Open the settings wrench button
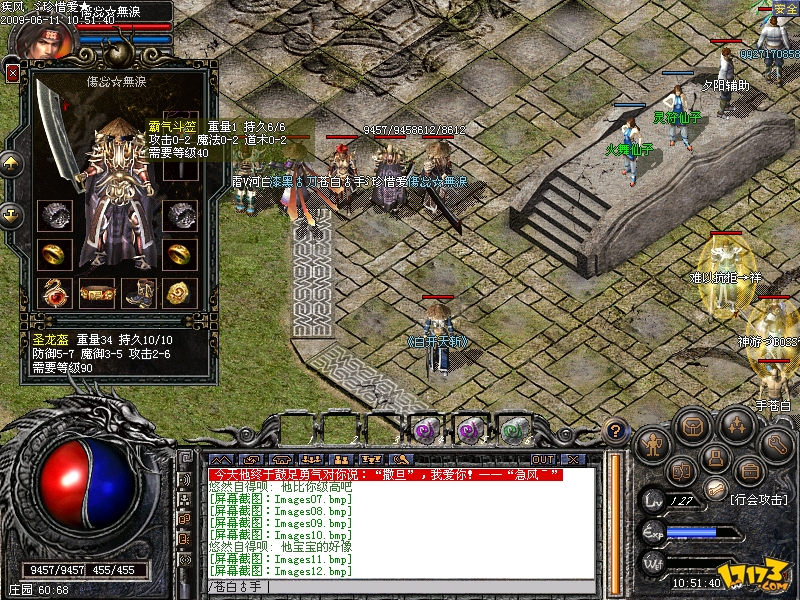 (x=775, y=442)
